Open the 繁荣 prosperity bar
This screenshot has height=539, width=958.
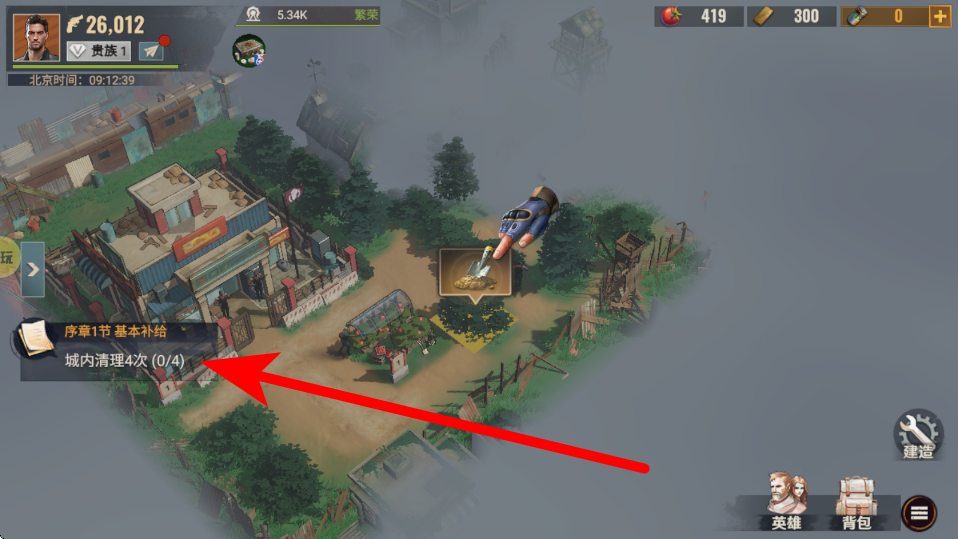point(309,15)
